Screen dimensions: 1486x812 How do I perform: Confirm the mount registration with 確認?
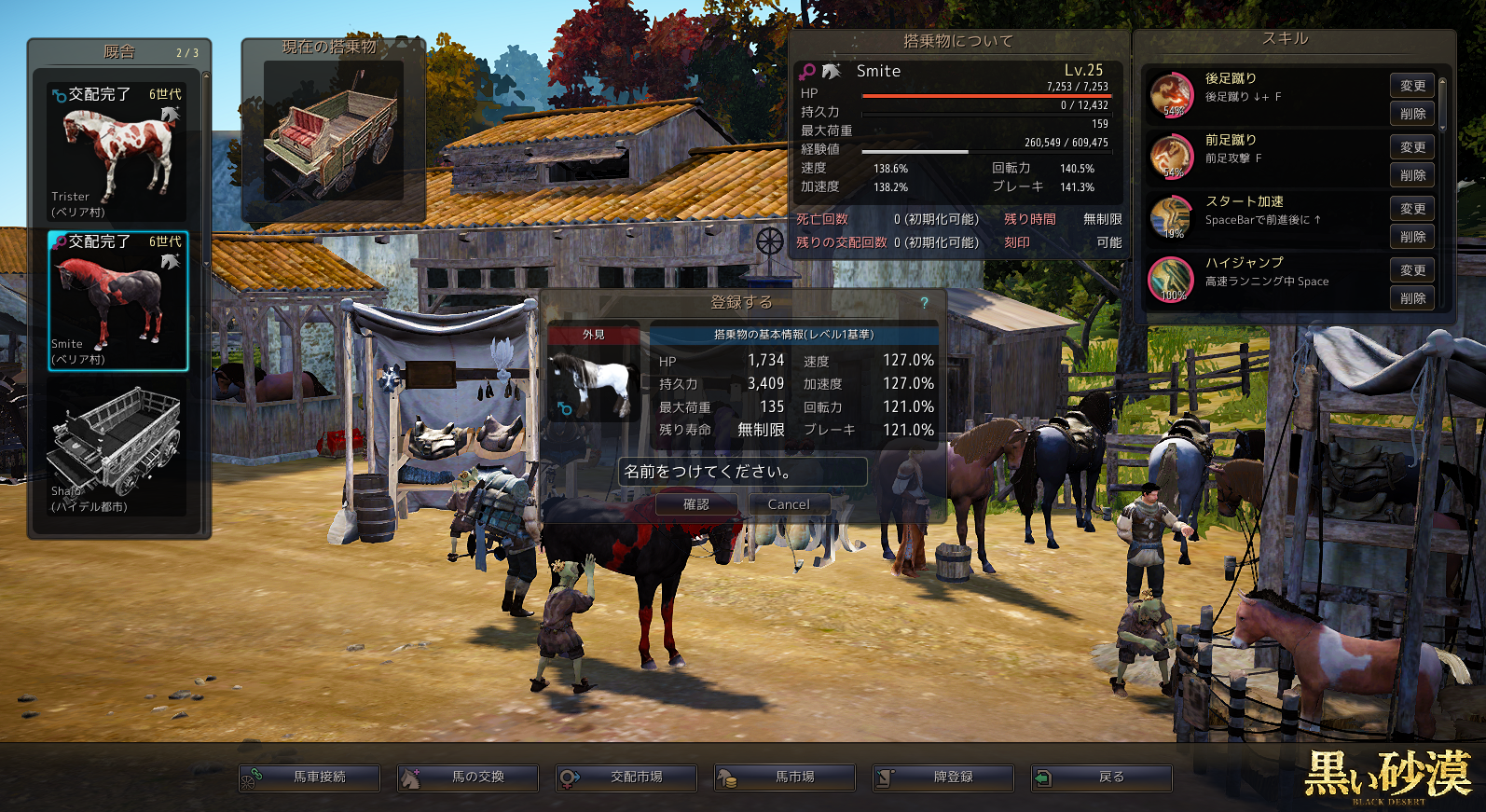tap(695, 504)
